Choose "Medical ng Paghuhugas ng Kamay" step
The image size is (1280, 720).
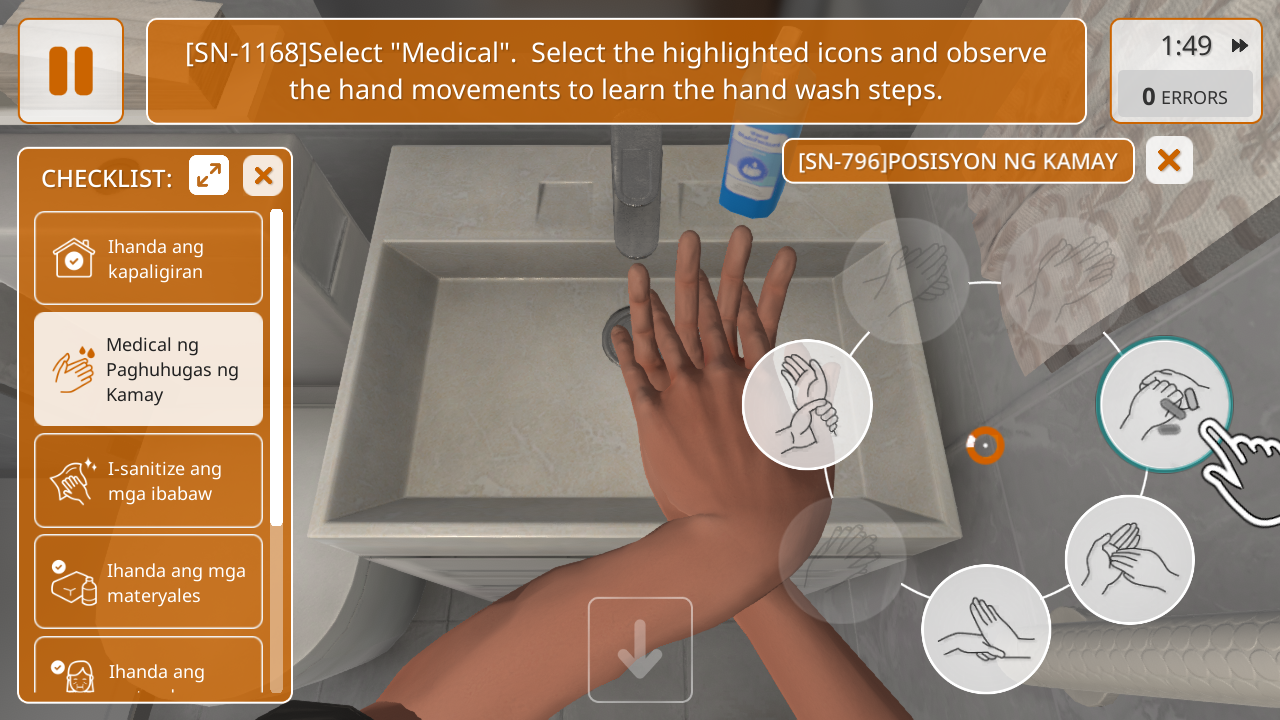[x=148, y=369]
